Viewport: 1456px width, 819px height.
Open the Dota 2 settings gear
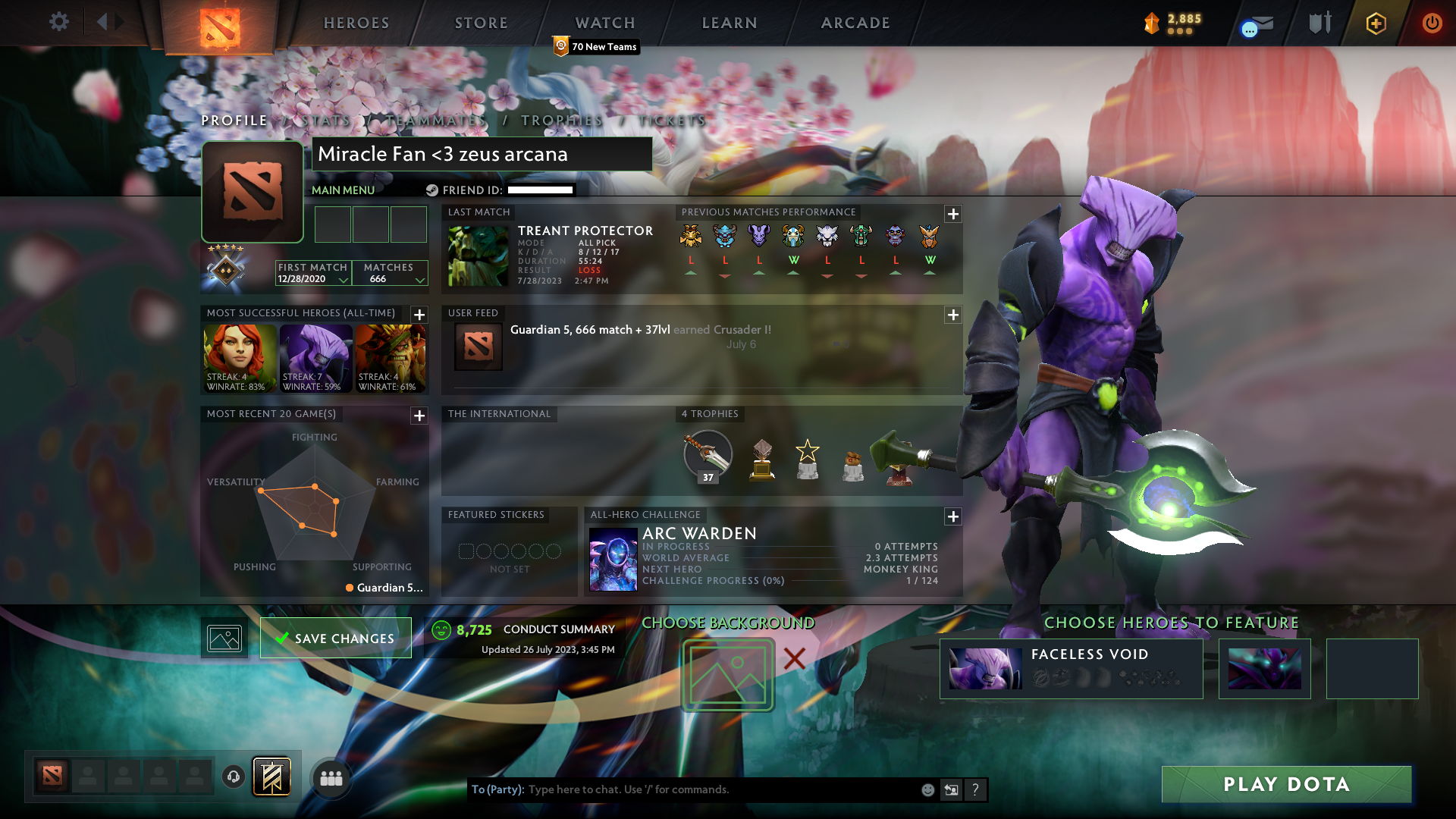tap(59, 22)
